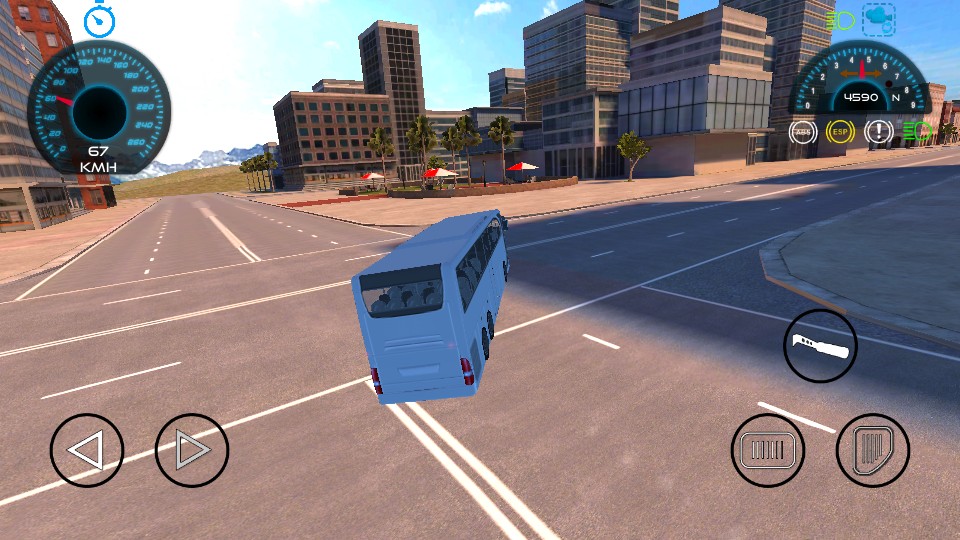The height and width of the screenshot is (540, 960).
Task: Click the blue stopwatch icon
Action: 99,20
